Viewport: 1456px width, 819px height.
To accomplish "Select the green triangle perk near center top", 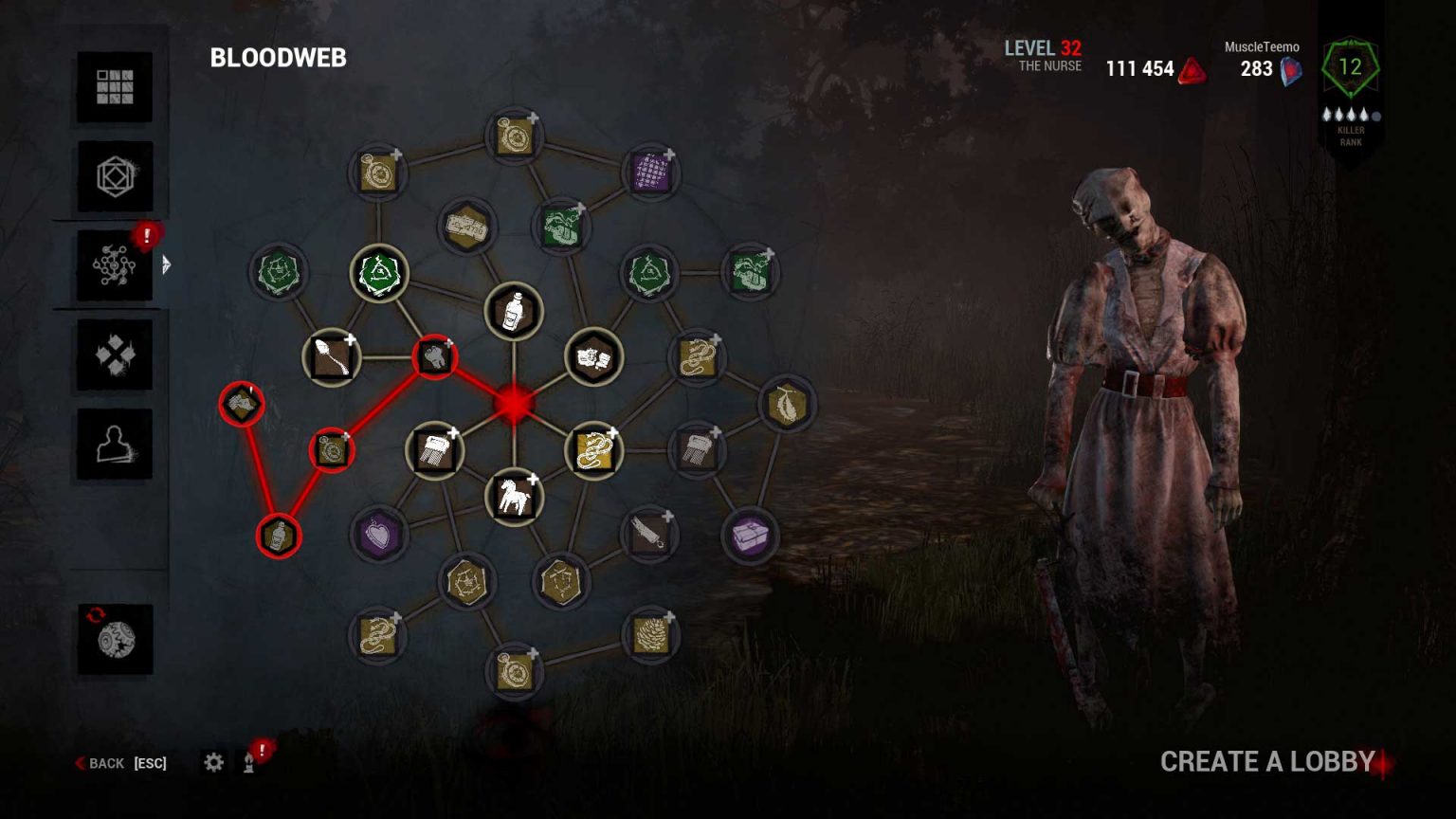I will (379, 274).
